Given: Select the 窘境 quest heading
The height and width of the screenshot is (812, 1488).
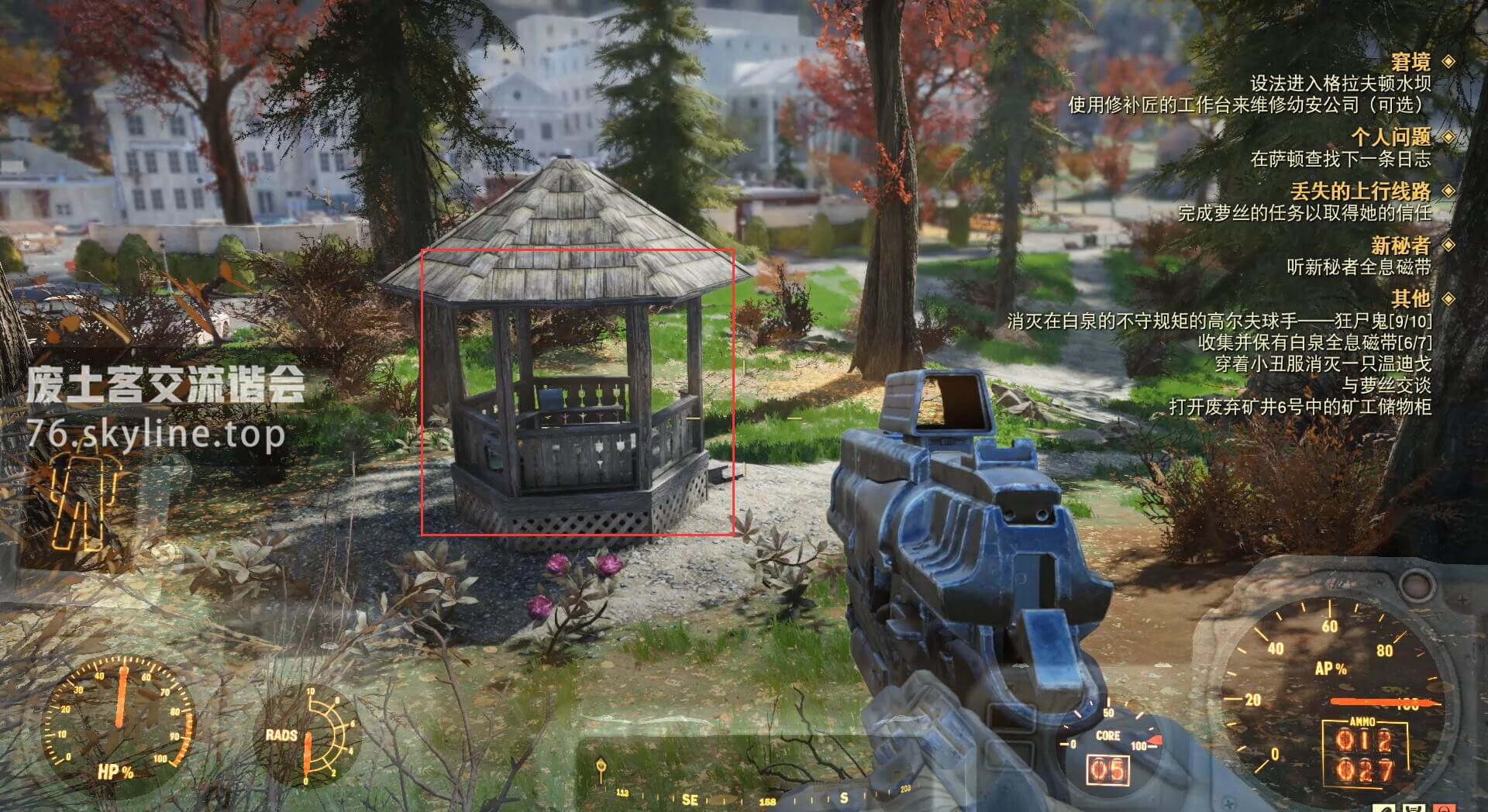Looking at the screenshot, I should 1410,62.
